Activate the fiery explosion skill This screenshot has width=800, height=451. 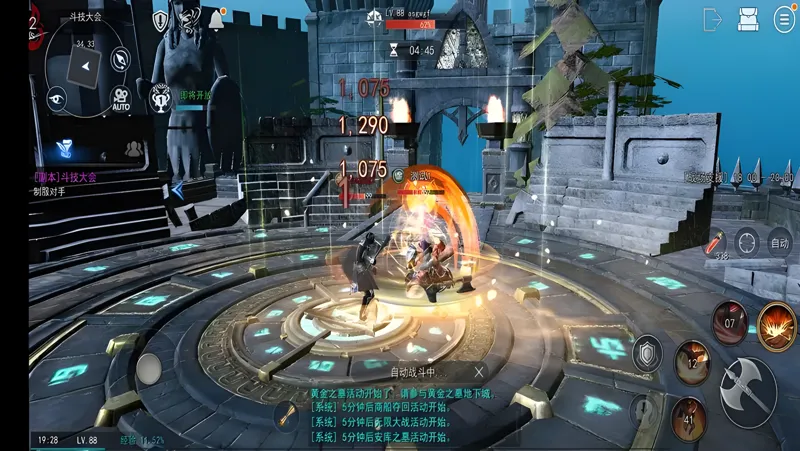click(x=777, y=326)
